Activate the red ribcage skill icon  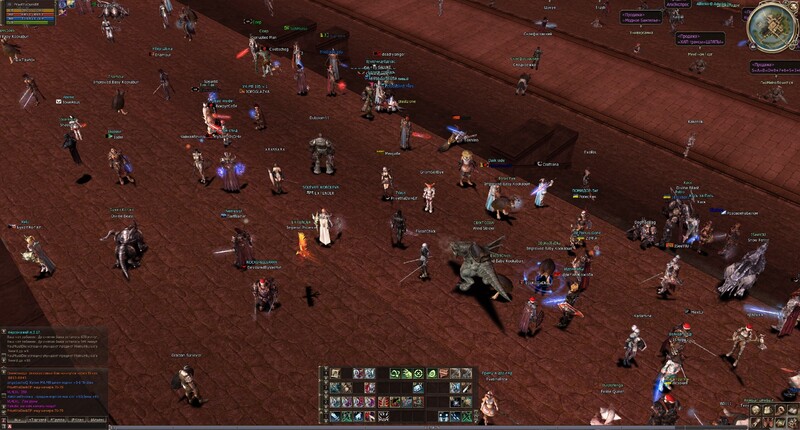click(x=383, y=402)
